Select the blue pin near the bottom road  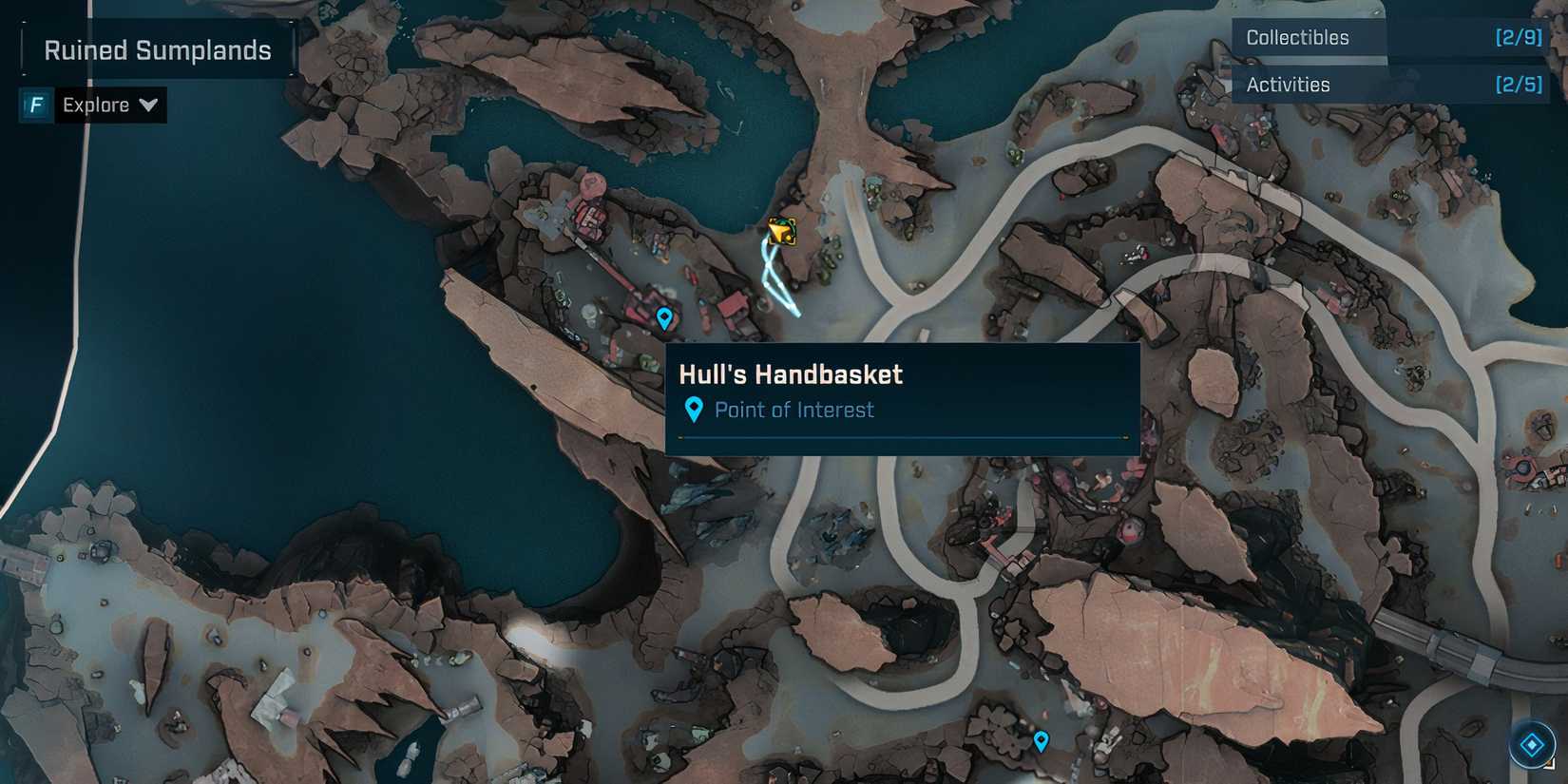1042,739
